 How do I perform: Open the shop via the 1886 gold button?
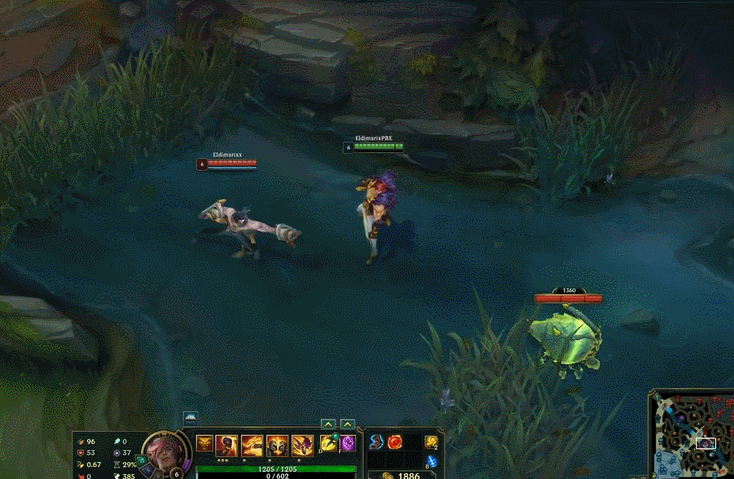click(402, 476)
